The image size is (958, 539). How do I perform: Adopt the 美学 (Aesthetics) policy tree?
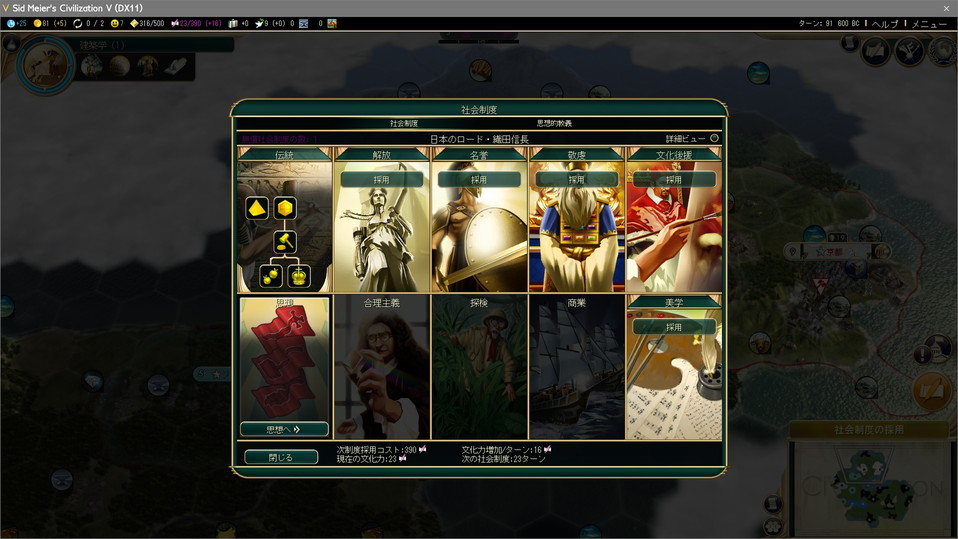(673, 327)
